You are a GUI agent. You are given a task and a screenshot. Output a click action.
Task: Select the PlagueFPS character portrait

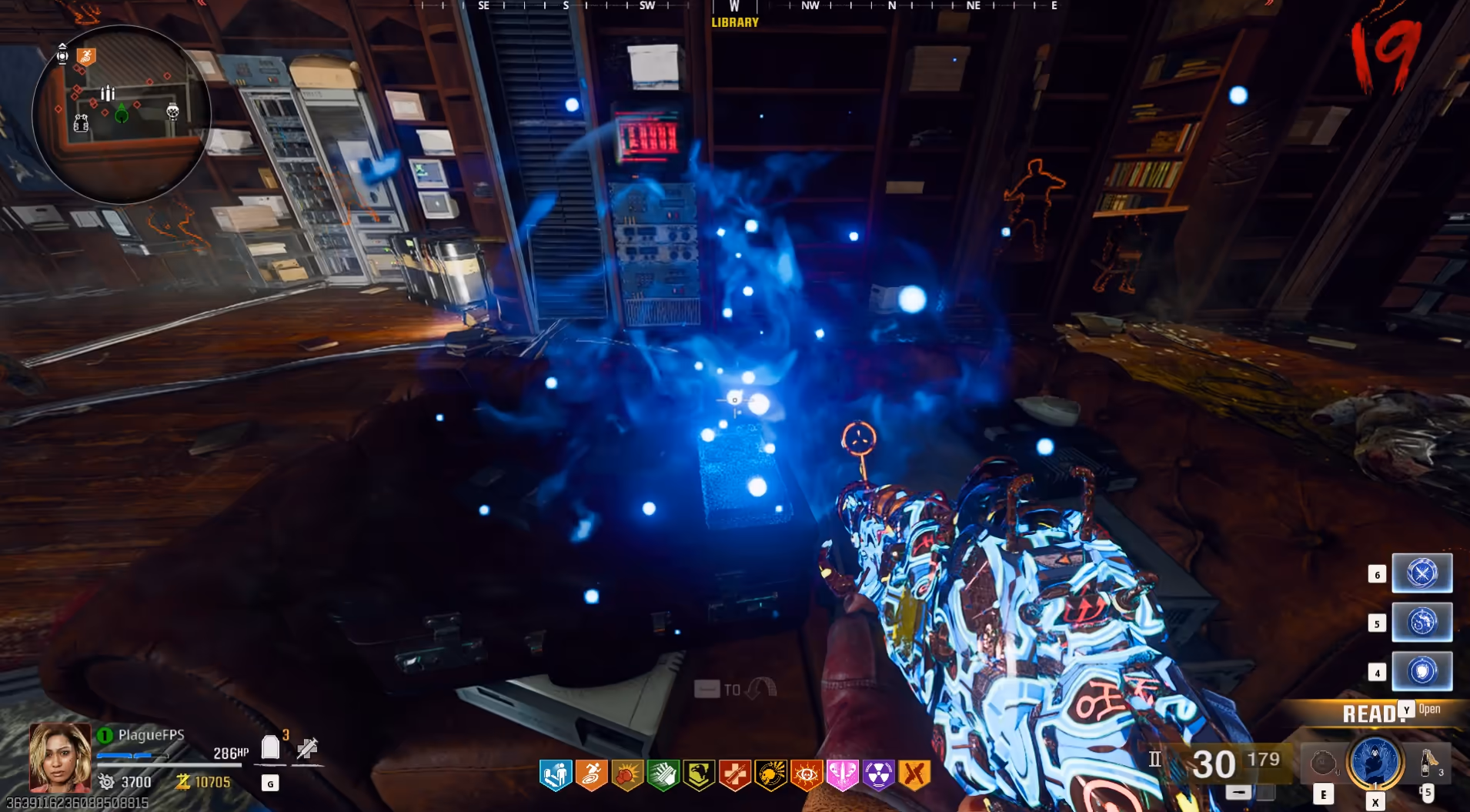(59, 757)
